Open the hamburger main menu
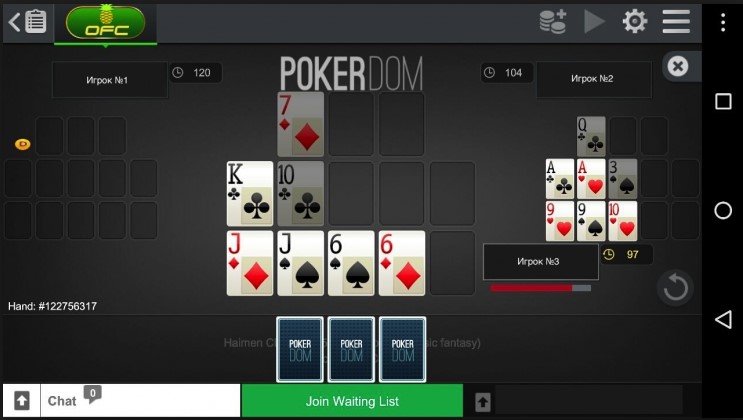Screen dimensions: 743x420 (676, 21)
